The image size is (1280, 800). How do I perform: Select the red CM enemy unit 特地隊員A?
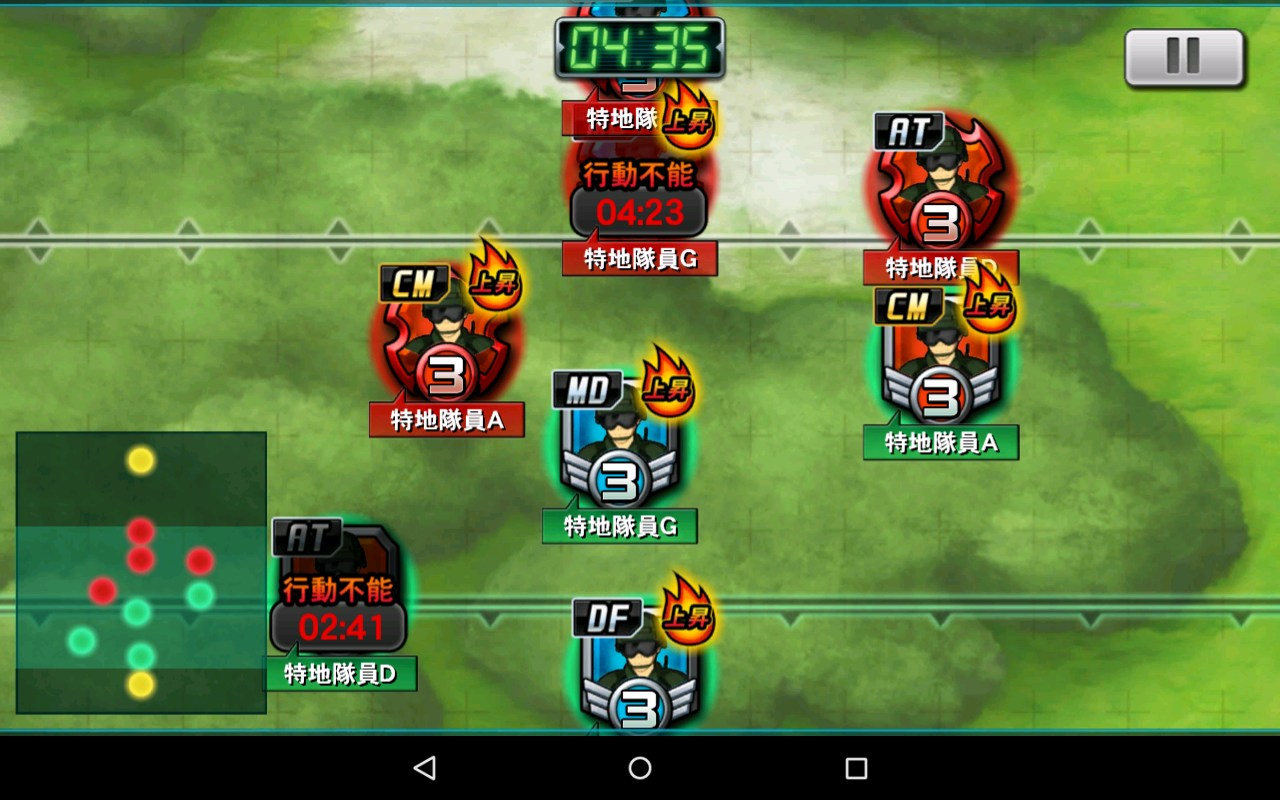coord(446,345)
